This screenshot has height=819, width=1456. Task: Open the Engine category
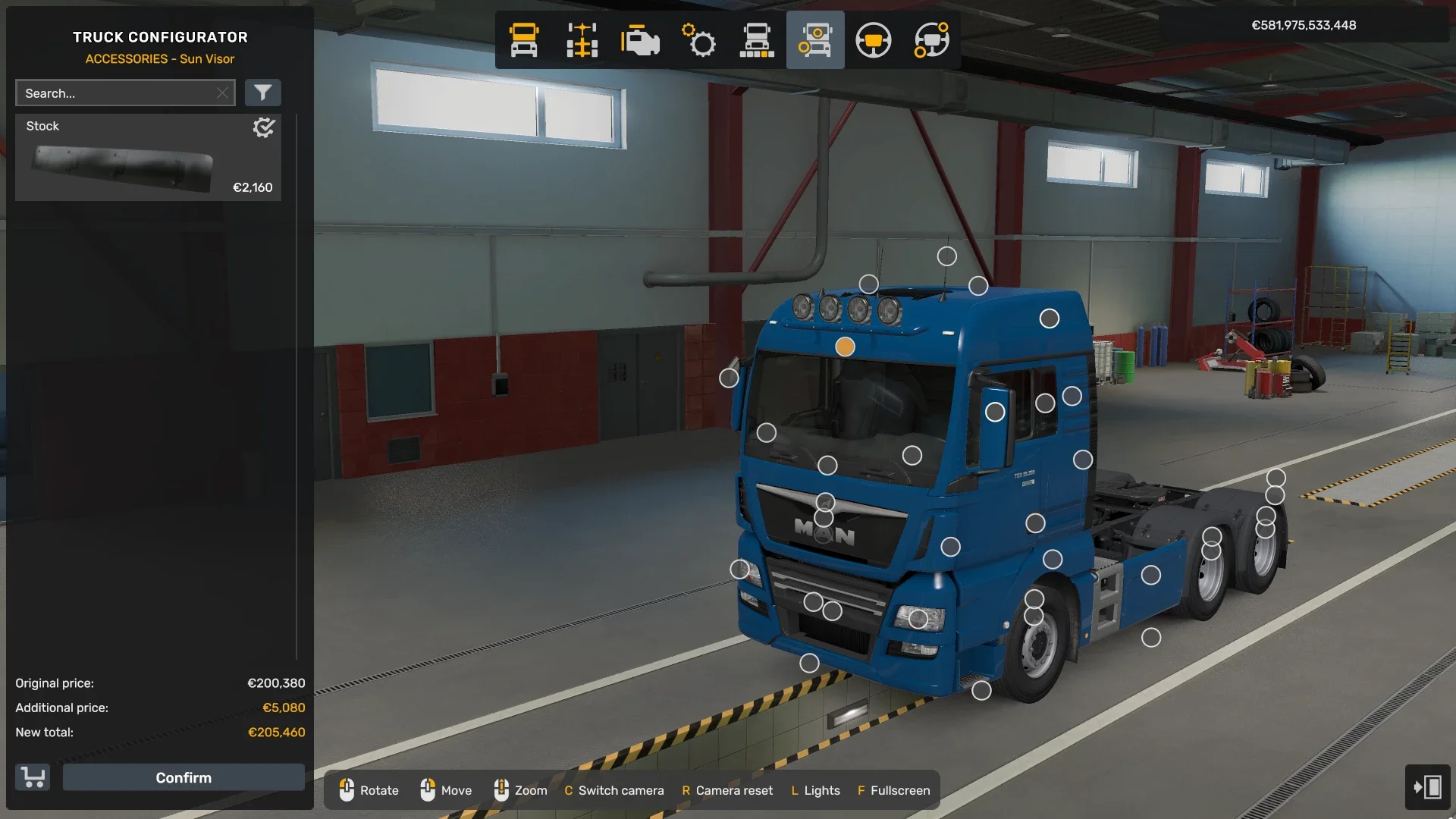click(x=641, y=39)
